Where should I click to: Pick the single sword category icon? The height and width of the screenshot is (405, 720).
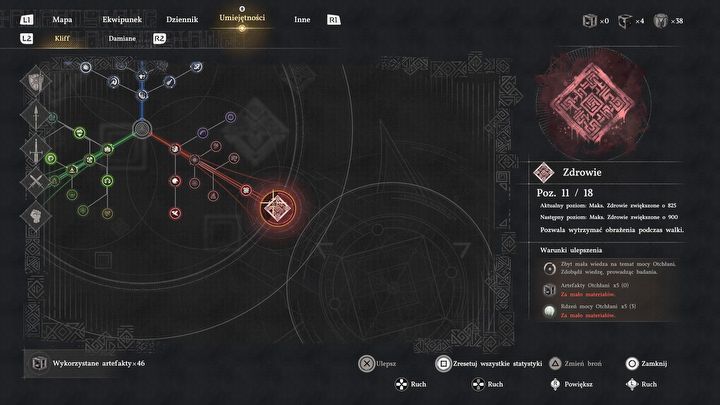[x=35, y=150]
